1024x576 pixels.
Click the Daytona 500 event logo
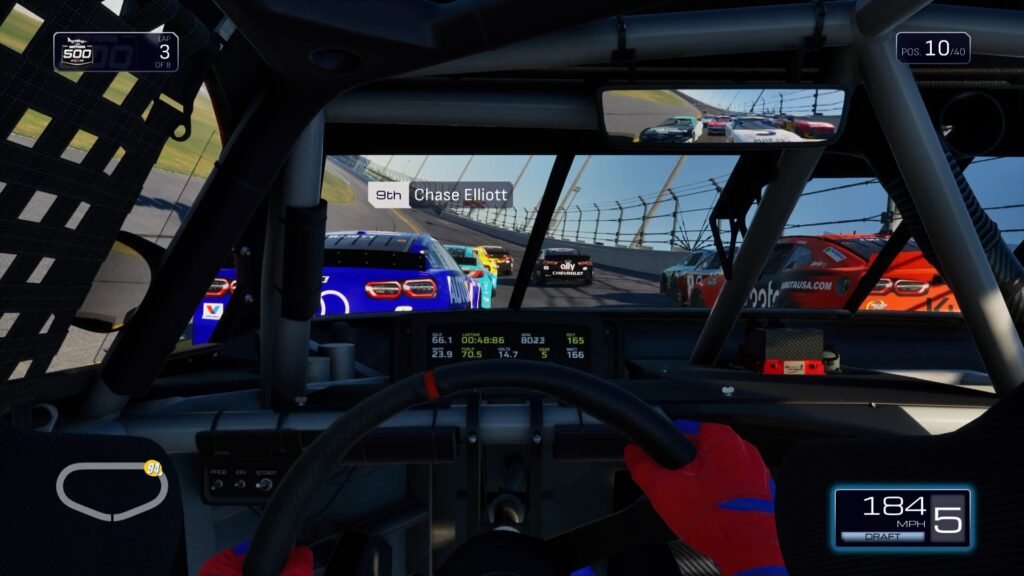point(76,52)
